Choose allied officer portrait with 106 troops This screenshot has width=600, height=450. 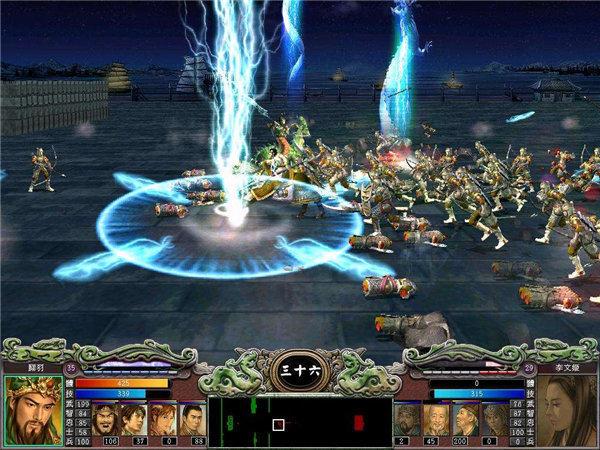coord(108,416)
